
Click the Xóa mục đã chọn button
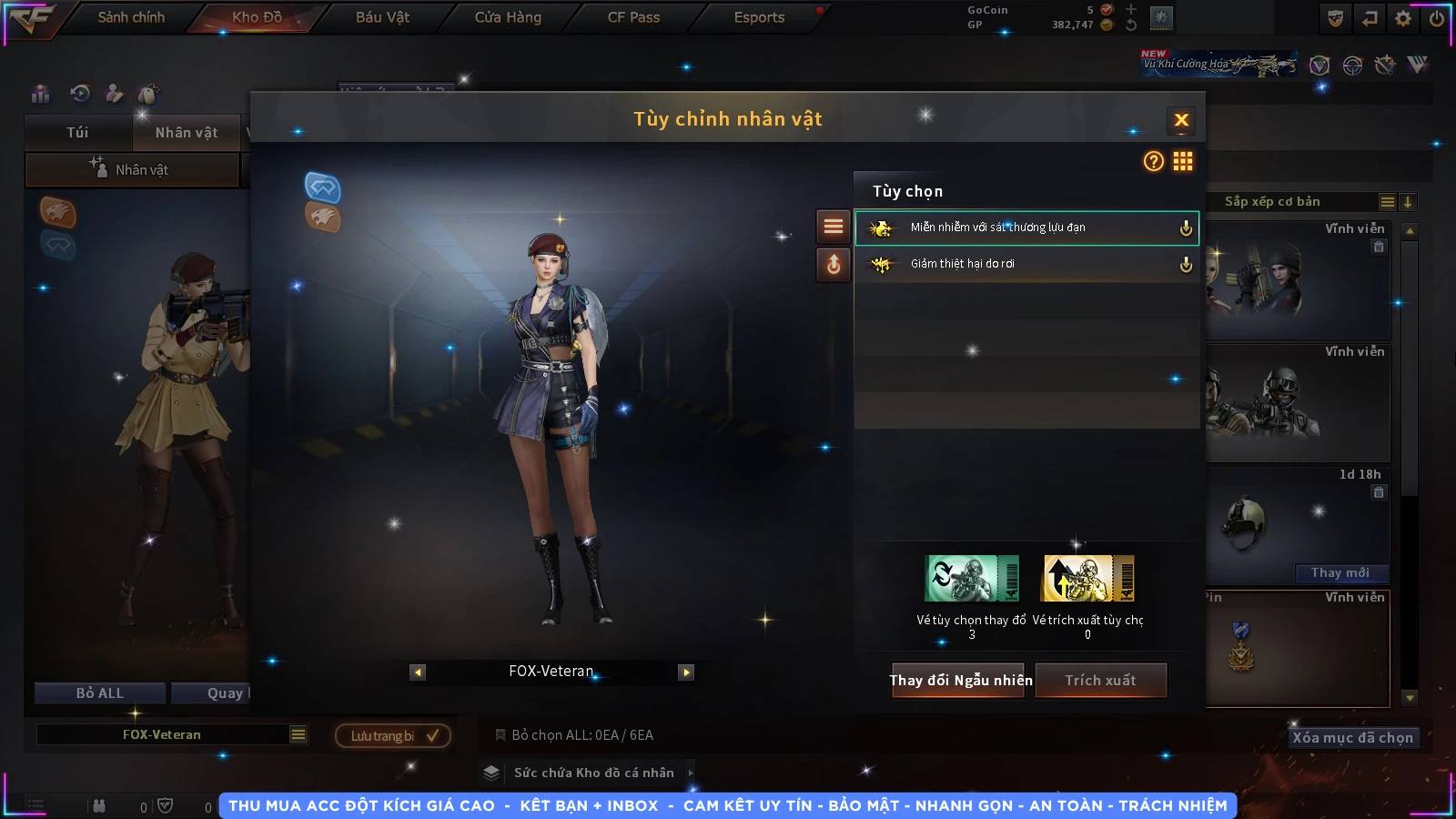click(1352, 738)
